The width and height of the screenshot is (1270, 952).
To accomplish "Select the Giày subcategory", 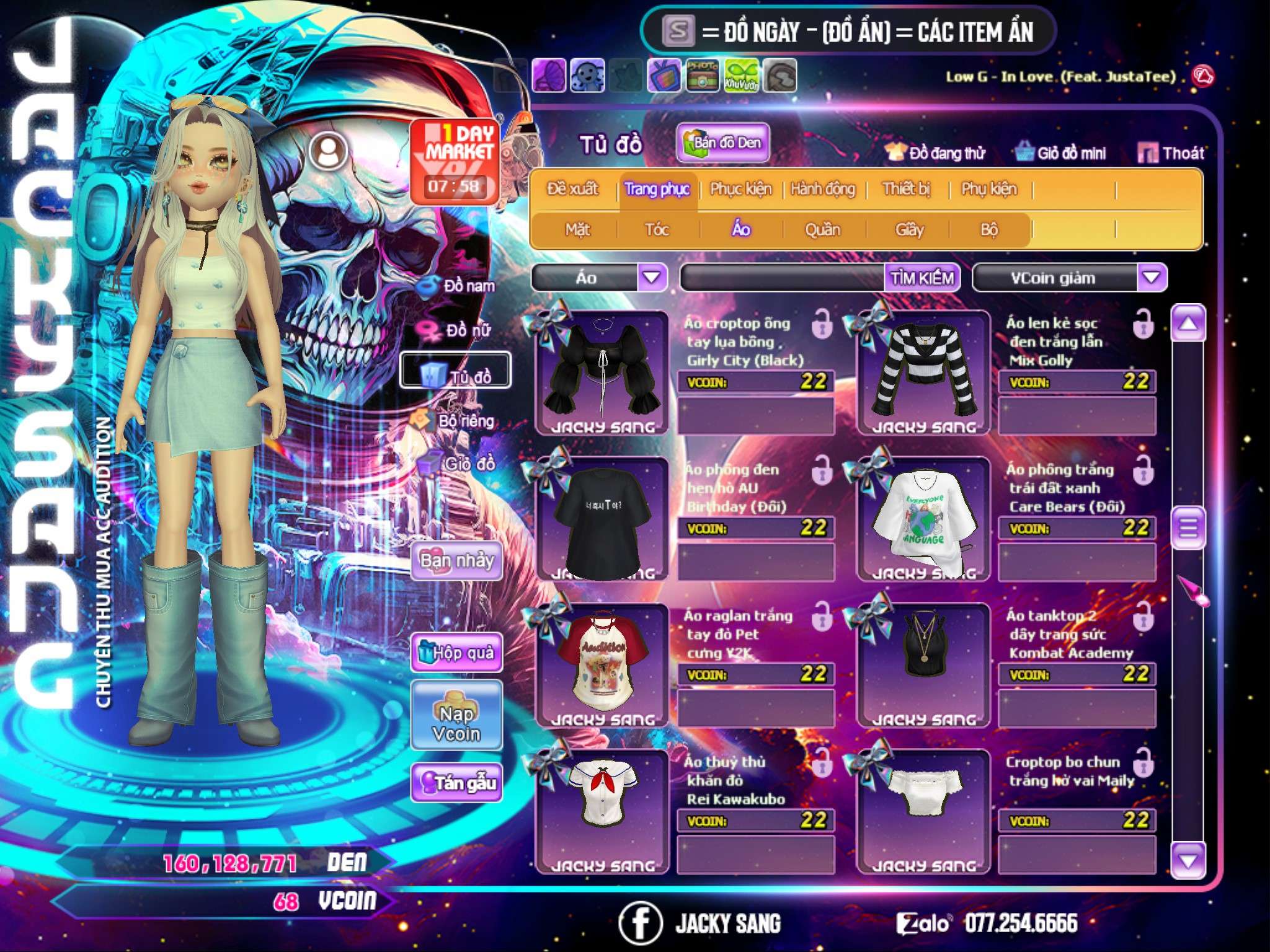I will (909, 230).
